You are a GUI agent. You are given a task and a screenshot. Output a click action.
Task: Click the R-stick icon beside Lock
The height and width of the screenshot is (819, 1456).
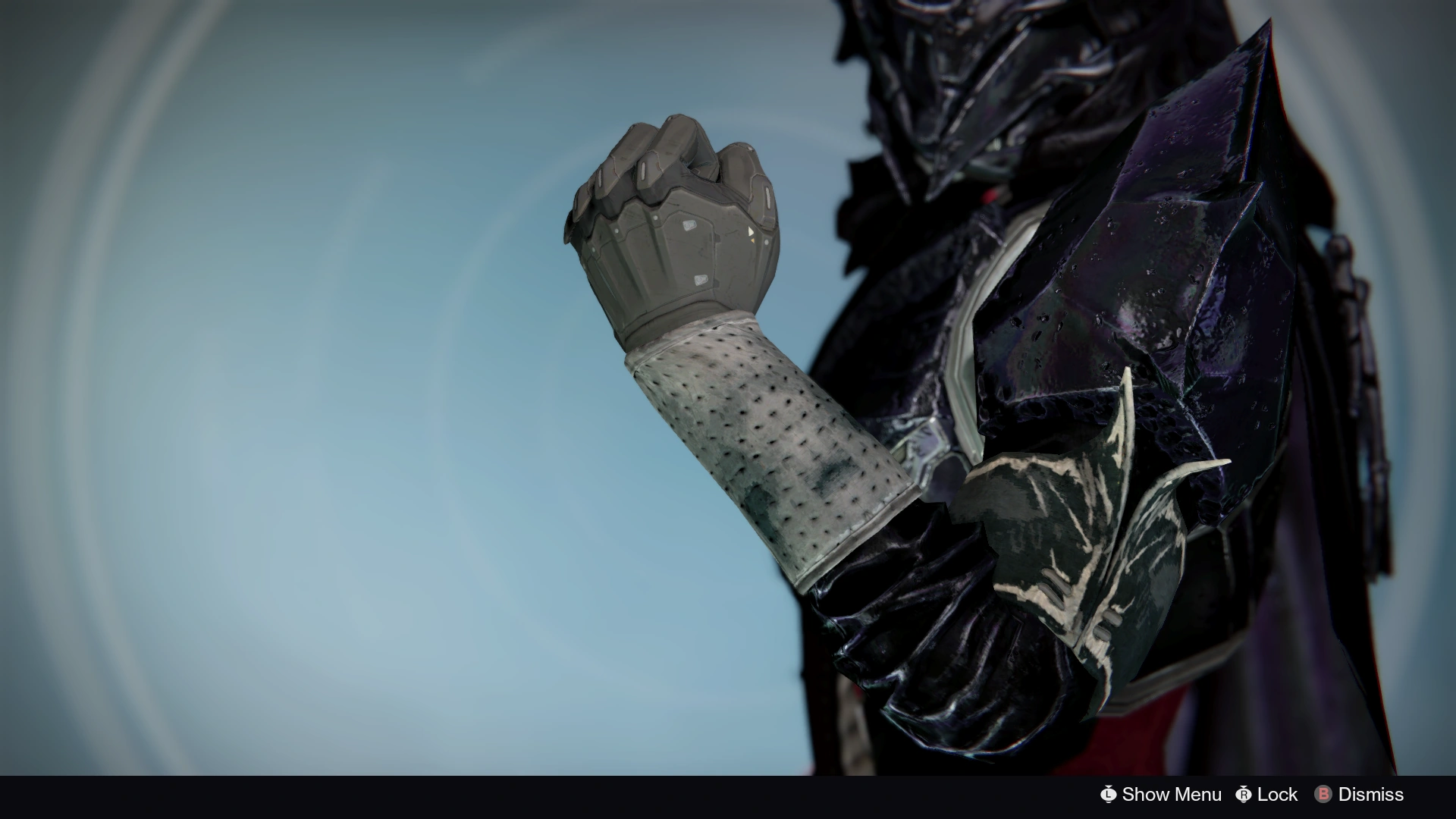pyautogui.click(x=1244, y=795)
